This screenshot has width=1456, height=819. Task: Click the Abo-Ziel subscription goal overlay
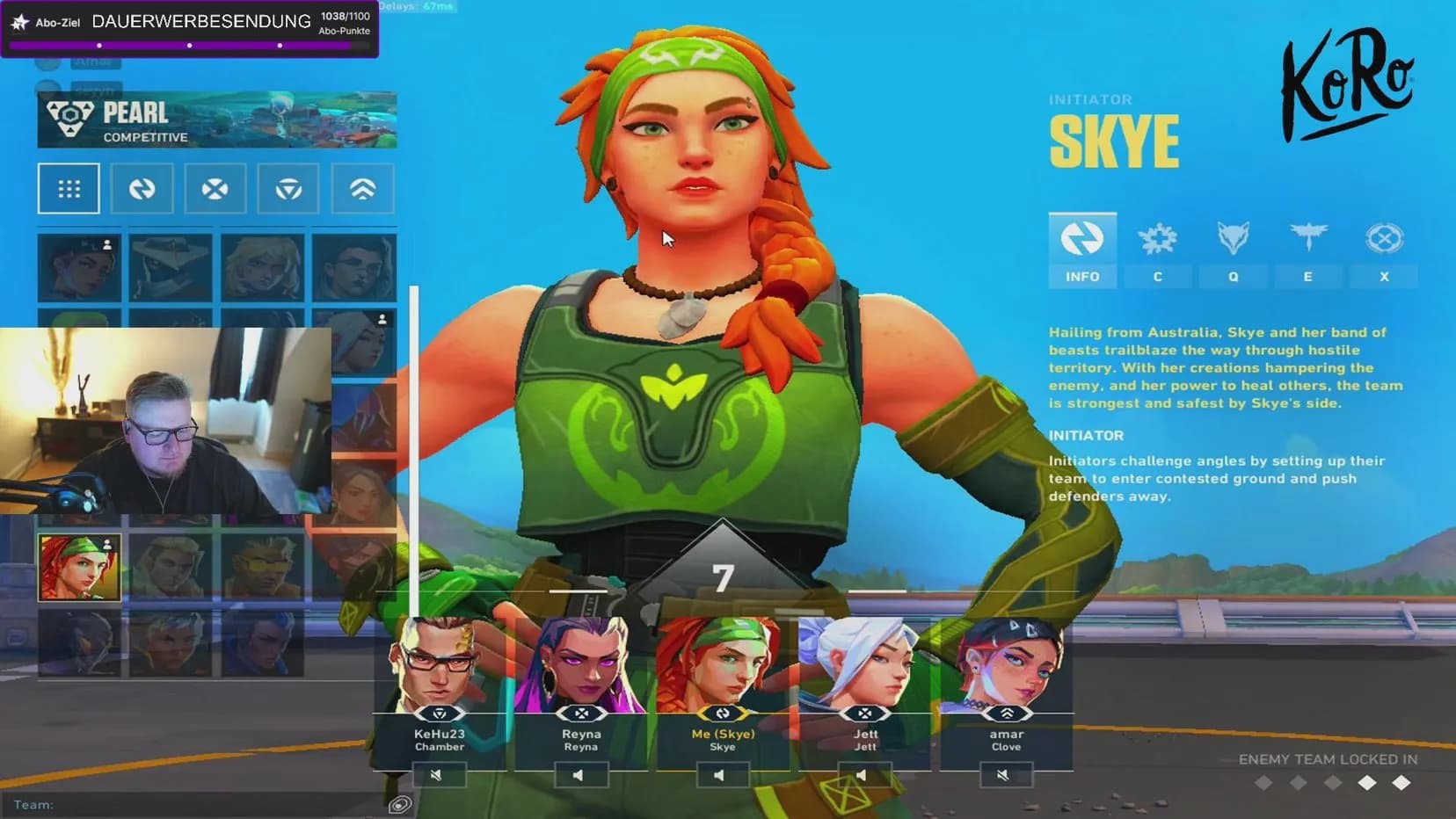190,29
